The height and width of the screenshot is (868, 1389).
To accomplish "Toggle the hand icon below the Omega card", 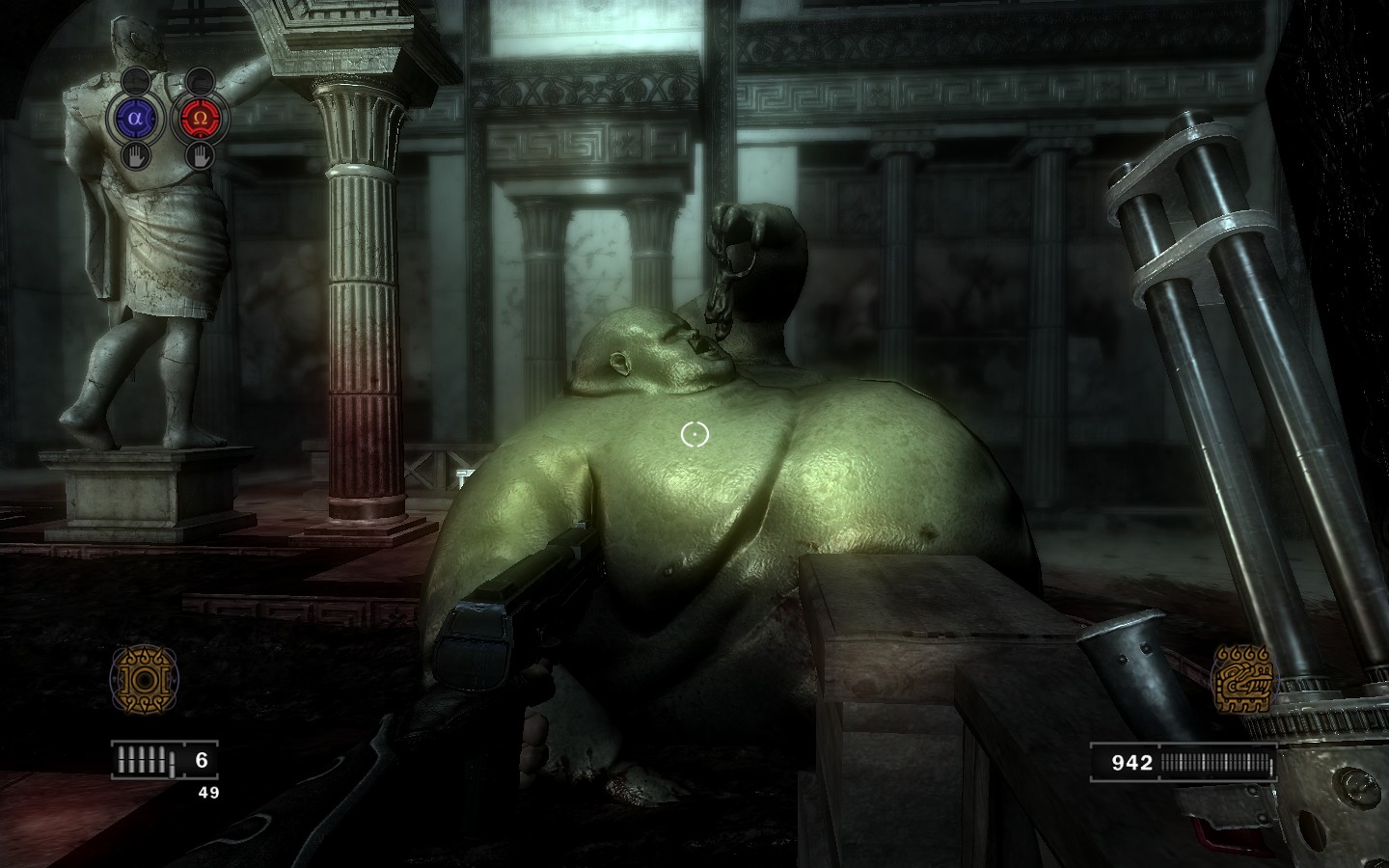I will pos(201,156).
